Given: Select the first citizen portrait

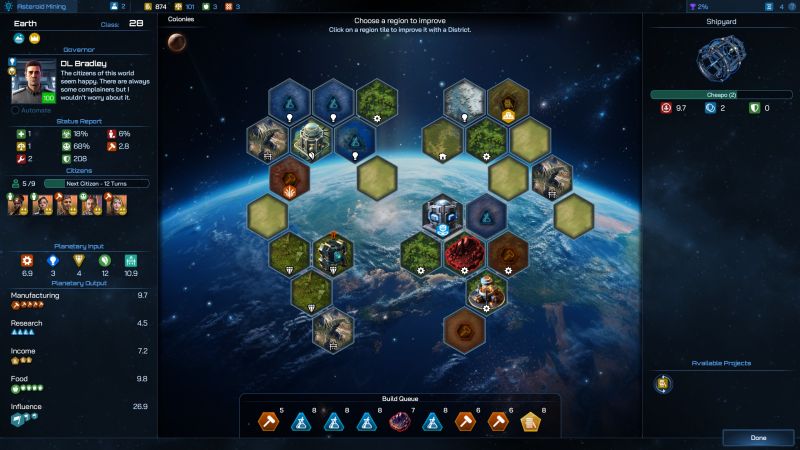Looking at the screenshot, I should [x=18, y=204].
